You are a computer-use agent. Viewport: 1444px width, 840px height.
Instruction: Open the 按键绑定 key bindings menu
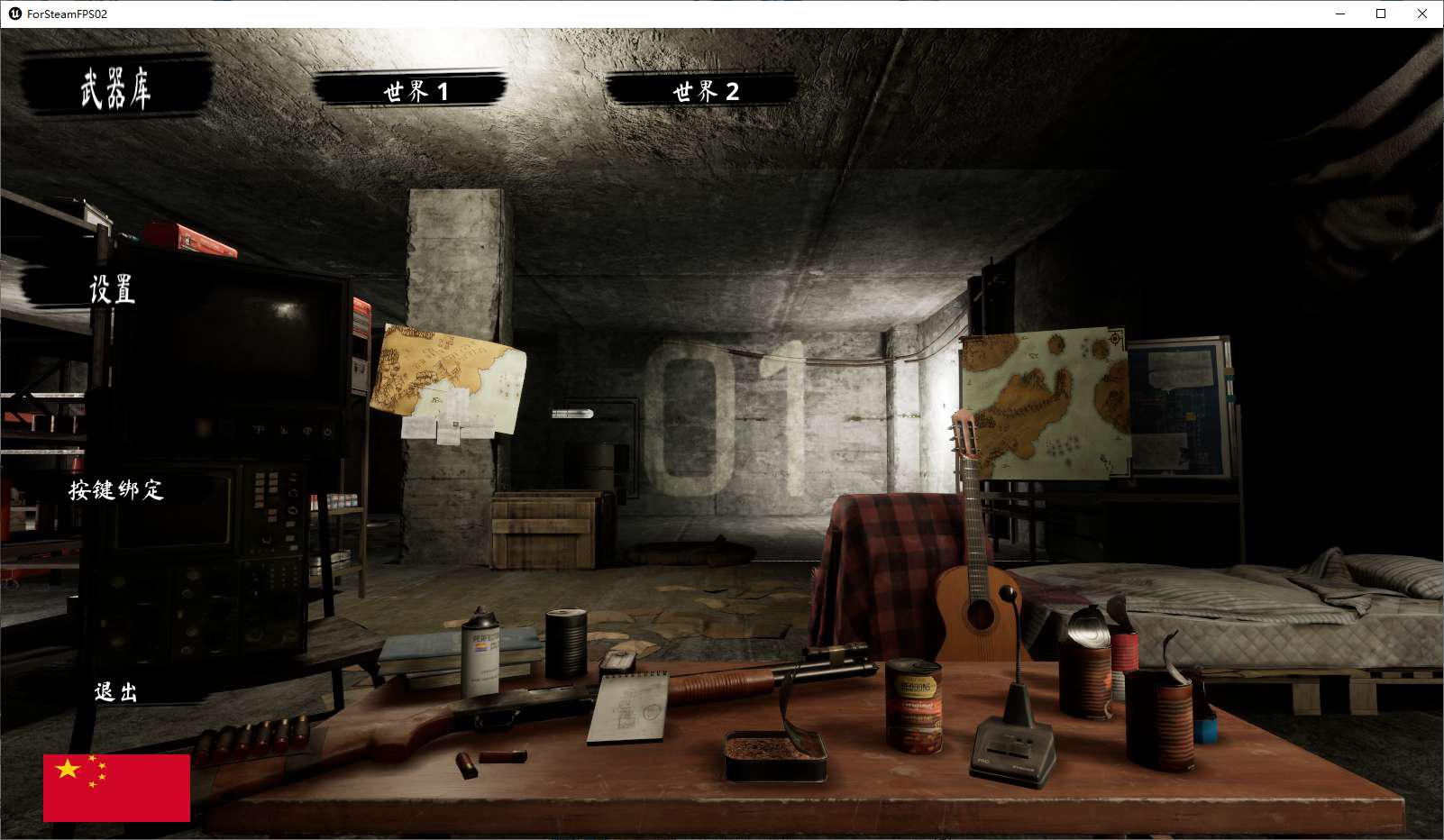tap(116, 490)
